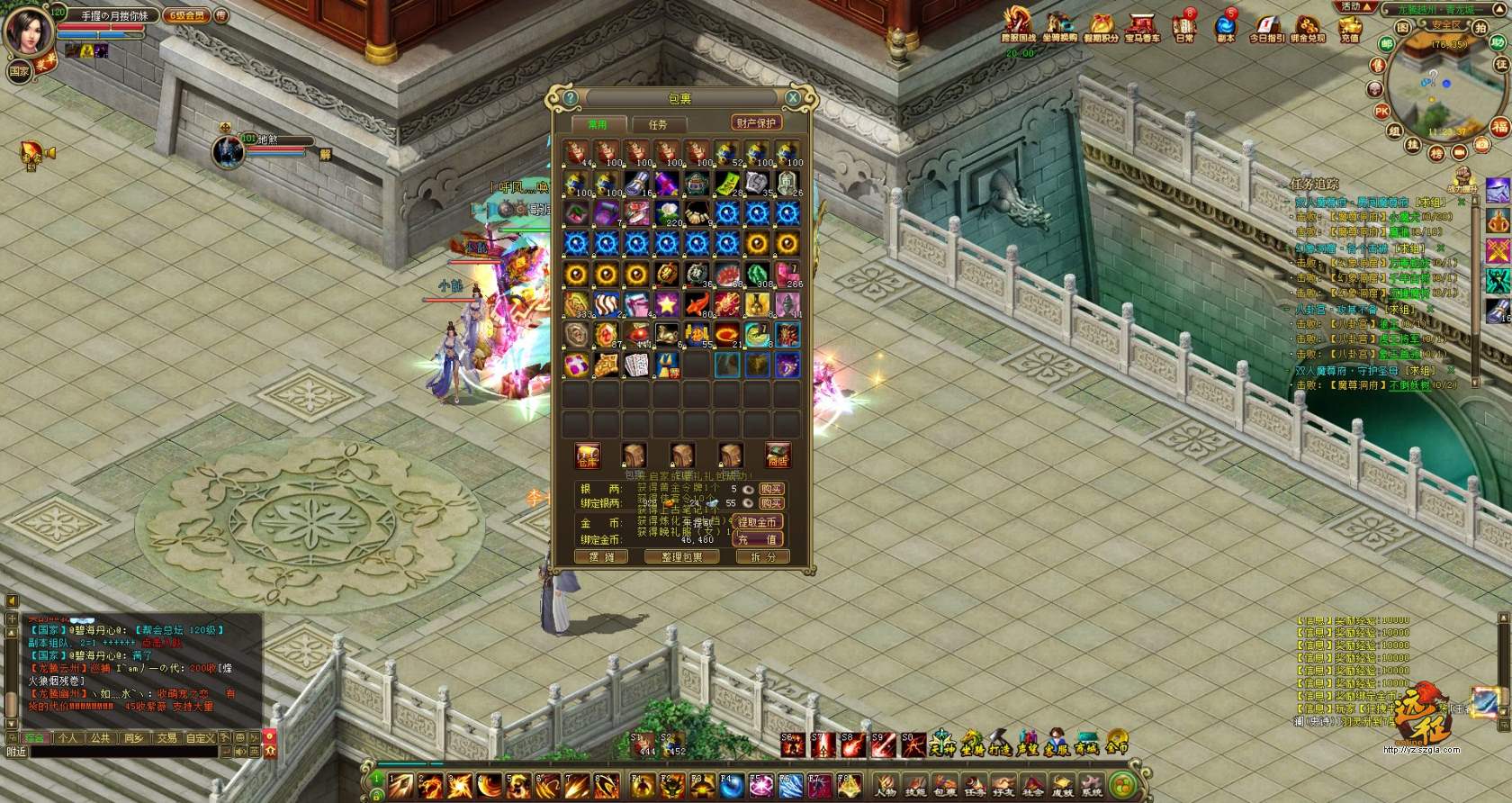Select the yellow star item slot
1512x803 pixels.
[666, 303]
